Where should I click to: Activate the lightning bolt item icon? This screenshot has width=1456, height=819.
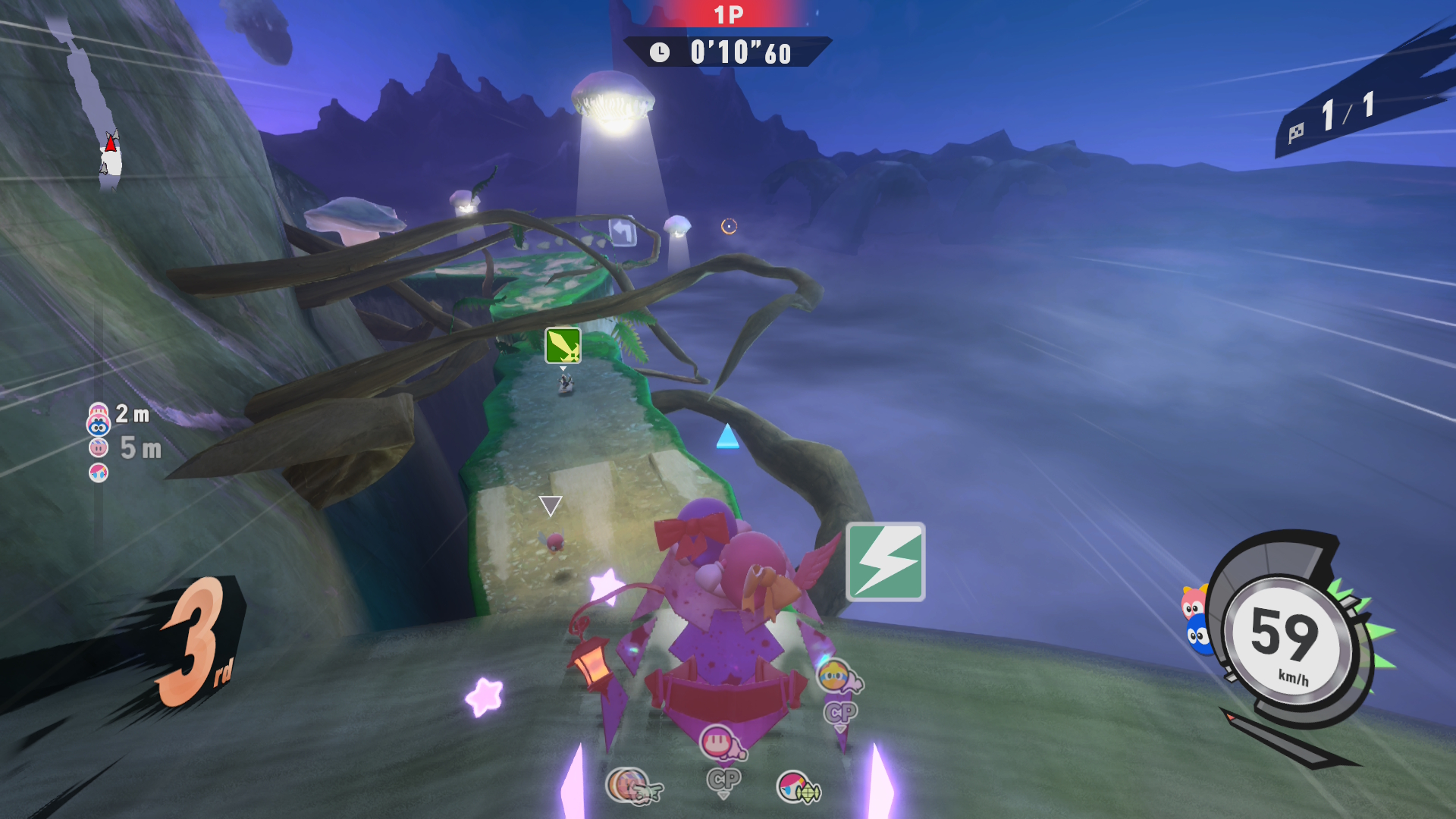(x=885, y=562)
